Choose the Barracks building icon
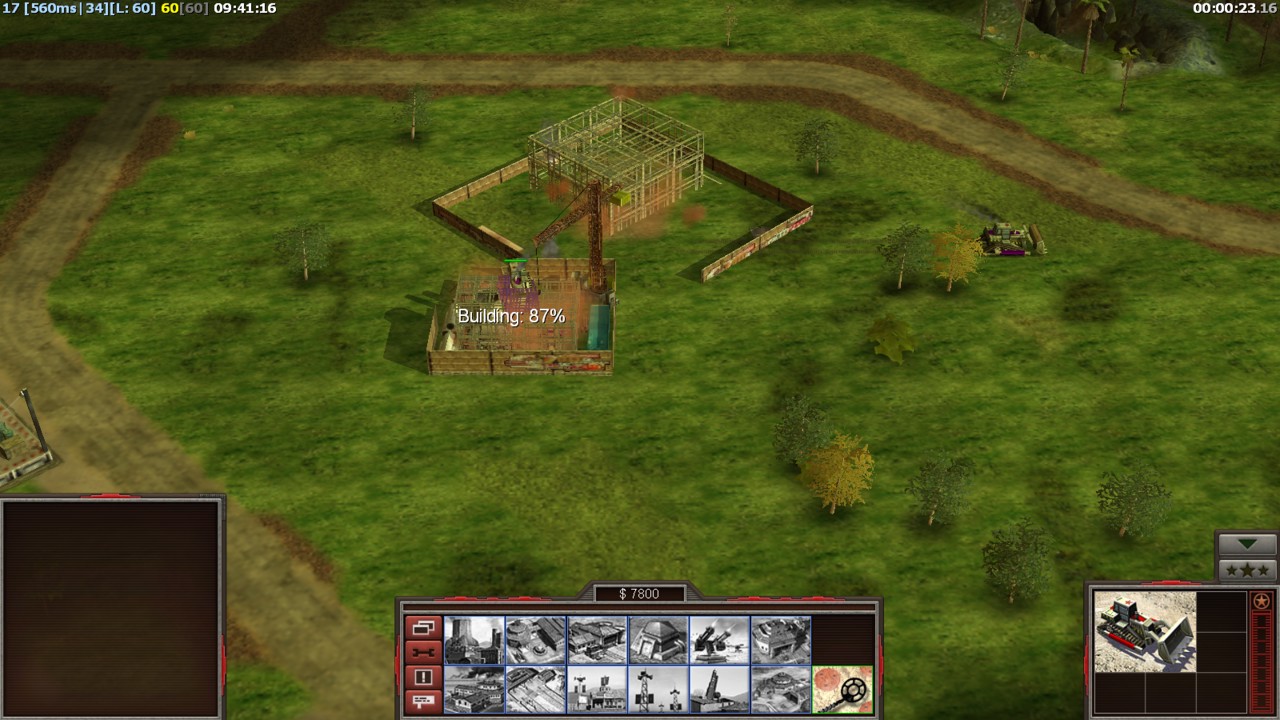The height and width of the screenshot is (720, 1280). [536, 640]
